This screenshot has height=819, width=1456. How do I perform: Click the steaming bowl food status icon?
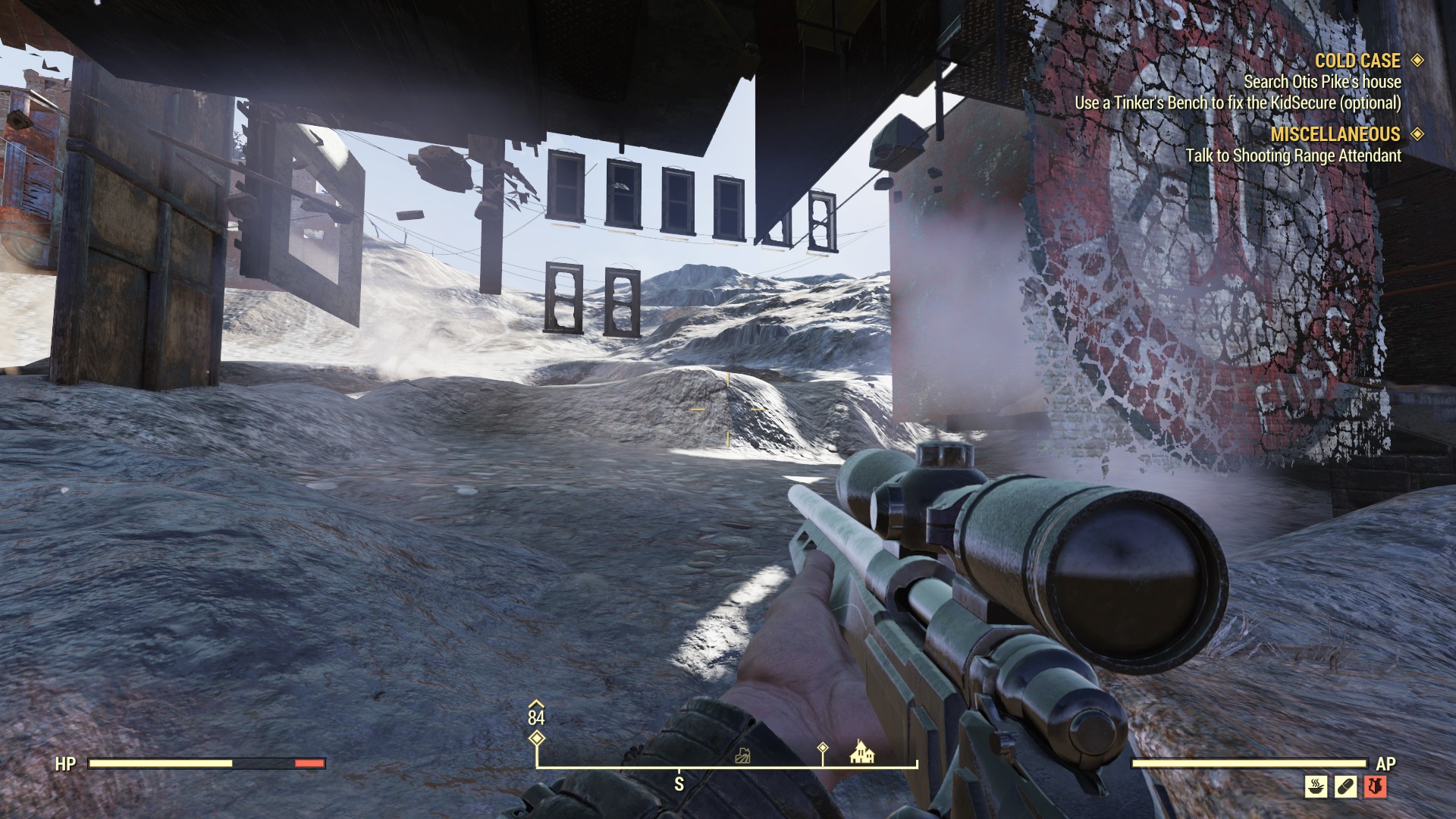pyautogui.click(x=1316, y=786)
